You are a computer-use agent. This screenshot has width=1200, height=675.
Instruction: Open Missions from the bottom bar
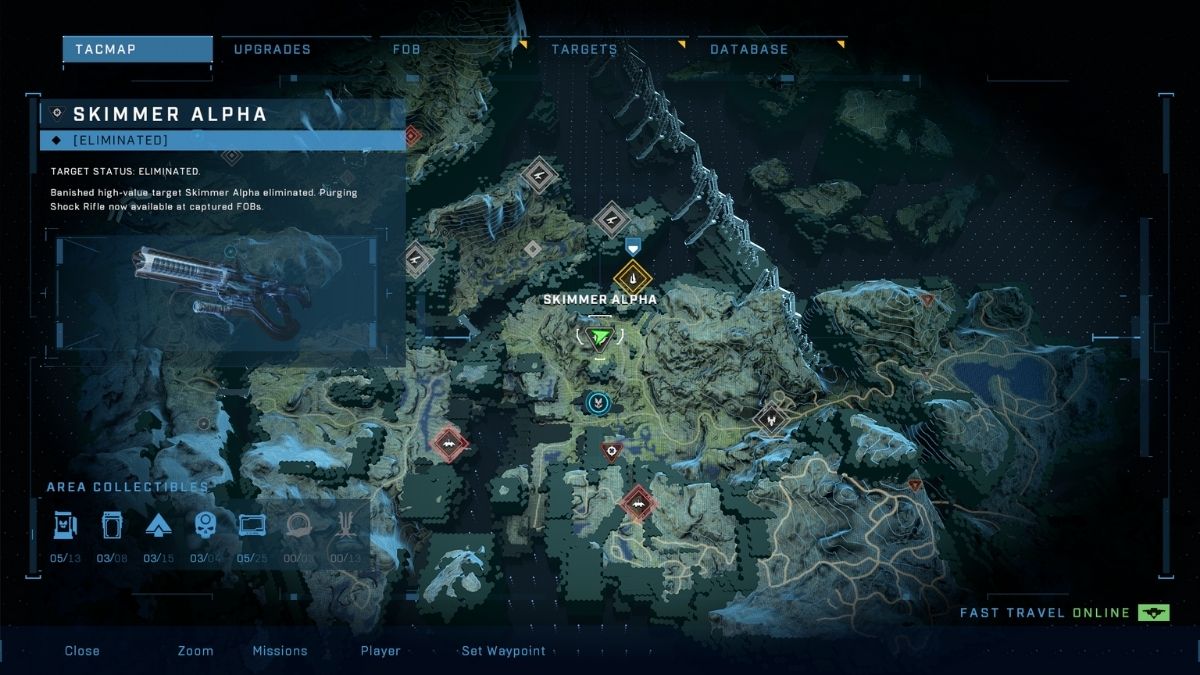[x=280, y=651]
